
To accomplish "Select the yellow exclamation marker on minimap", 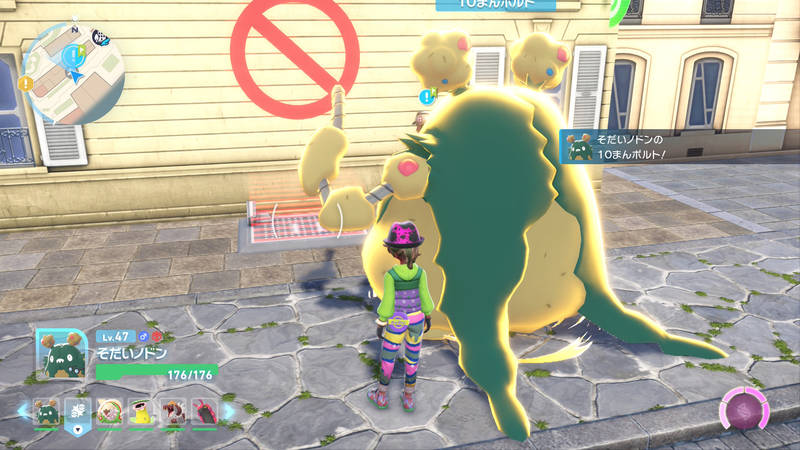I will (26, 82).
